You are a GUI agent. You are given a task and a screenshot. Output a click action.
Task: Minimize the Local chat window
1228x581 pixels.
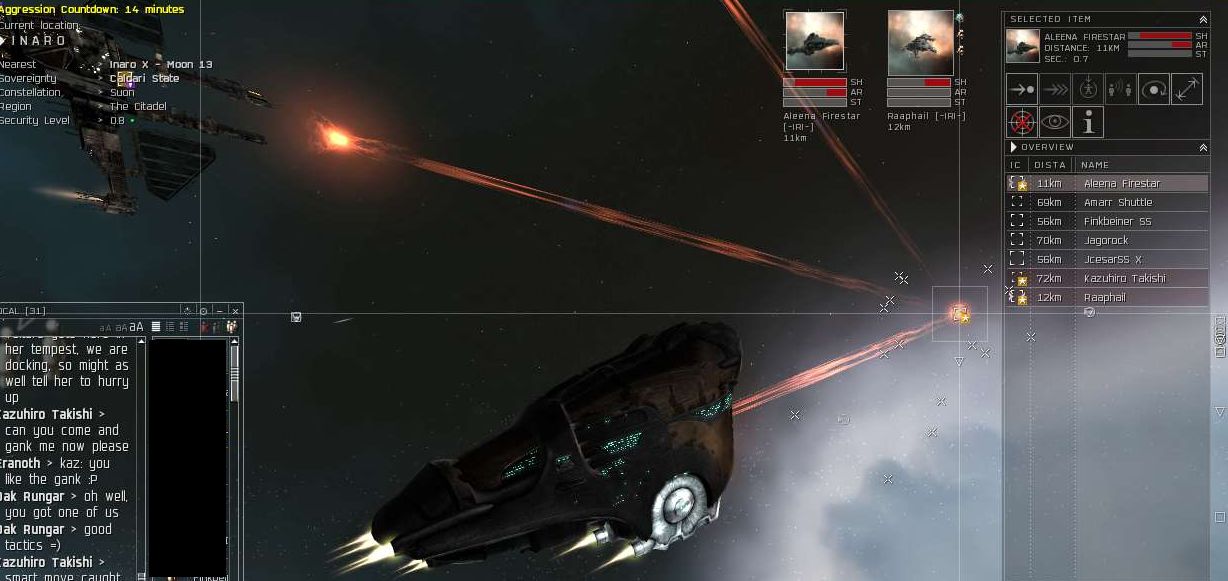(x=220, y=311)
